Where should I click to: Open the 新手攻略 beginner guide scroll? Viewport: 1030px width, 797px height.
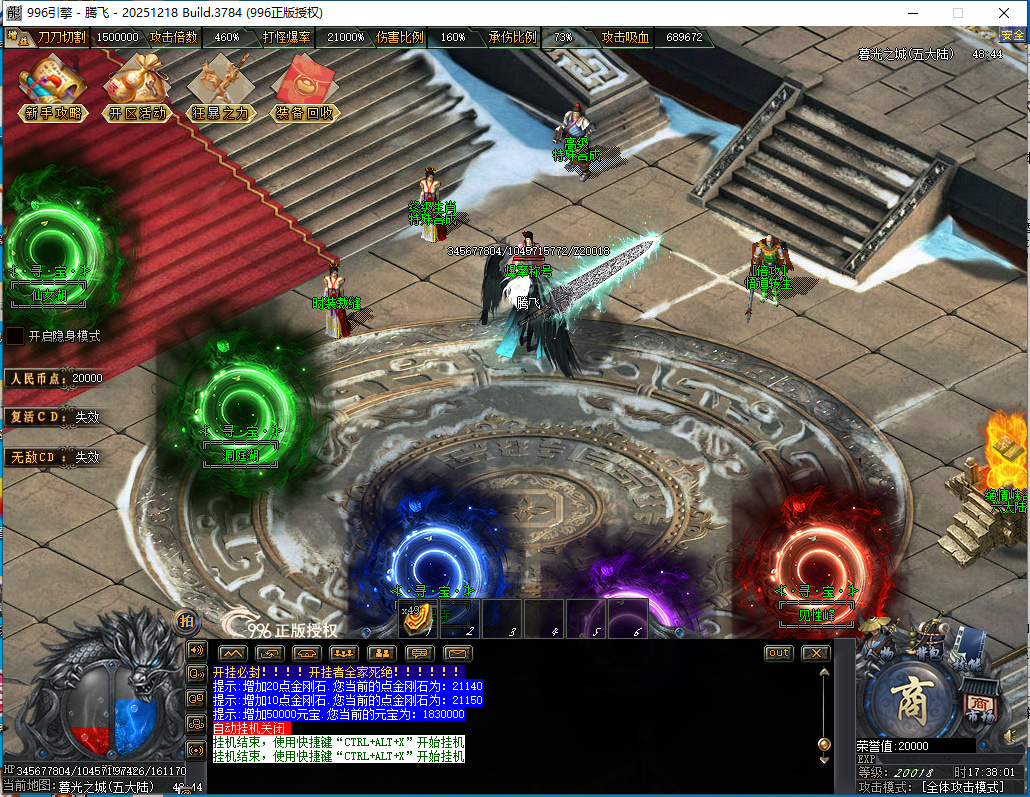tap(53, 87)
